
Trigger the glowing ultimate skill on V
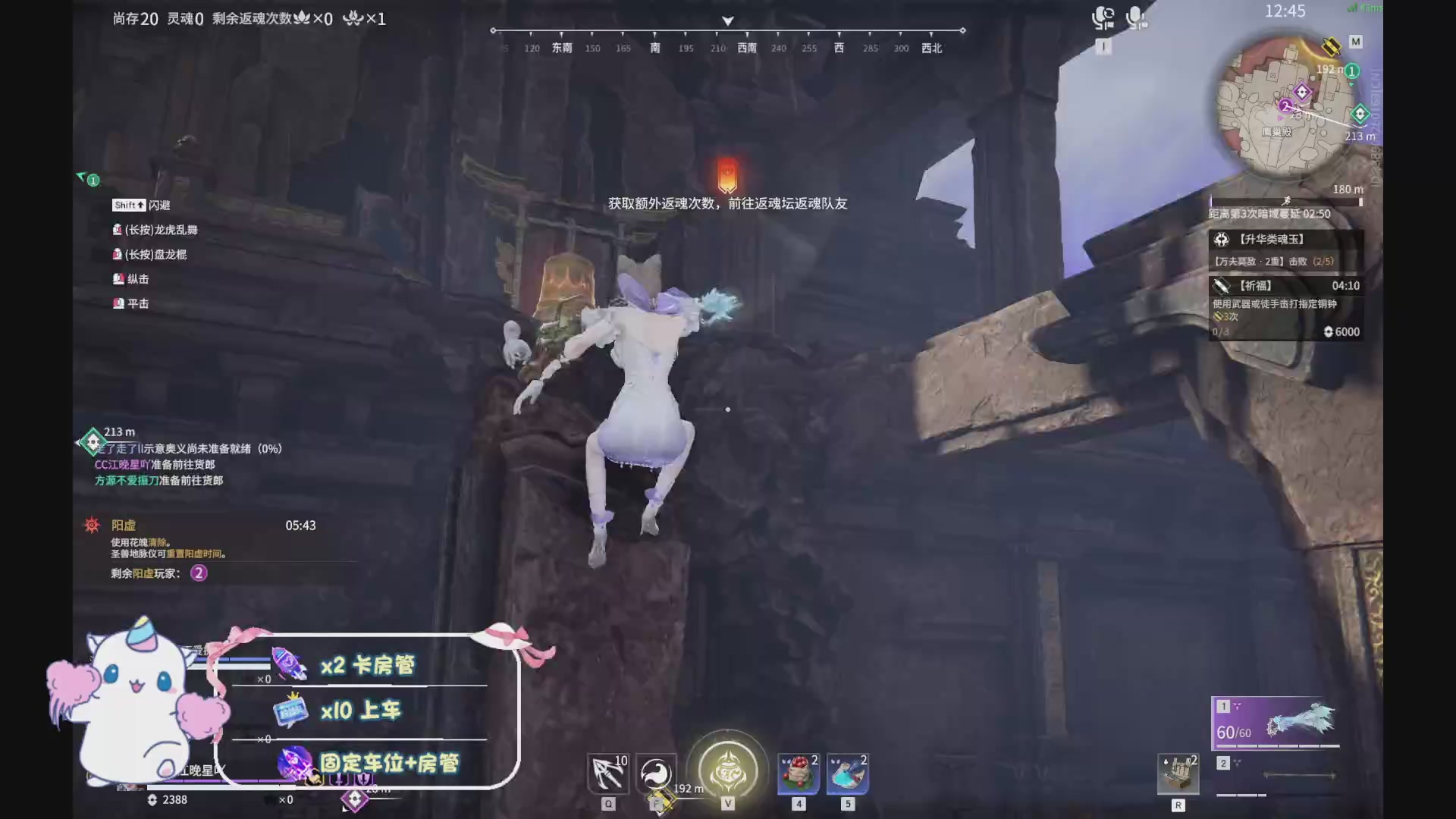[x=726, y=770]
